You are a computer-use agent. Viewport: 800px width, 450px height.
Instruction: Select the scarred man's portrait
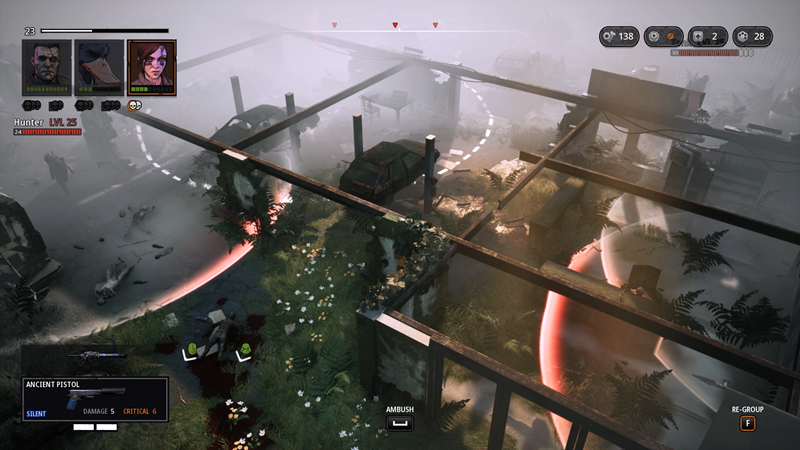(47, 66)
